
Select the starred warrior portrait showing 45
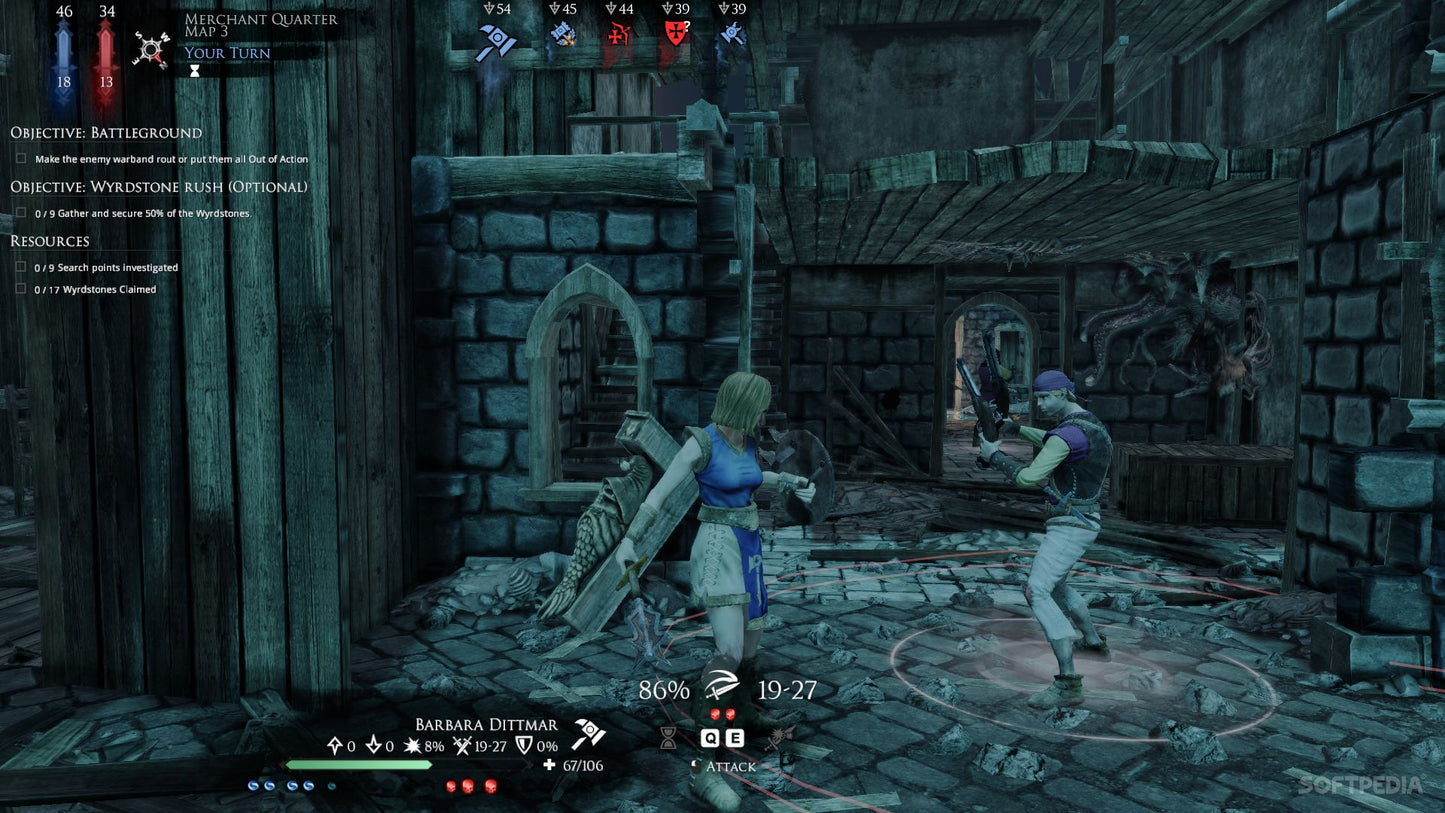coord(562,35)
